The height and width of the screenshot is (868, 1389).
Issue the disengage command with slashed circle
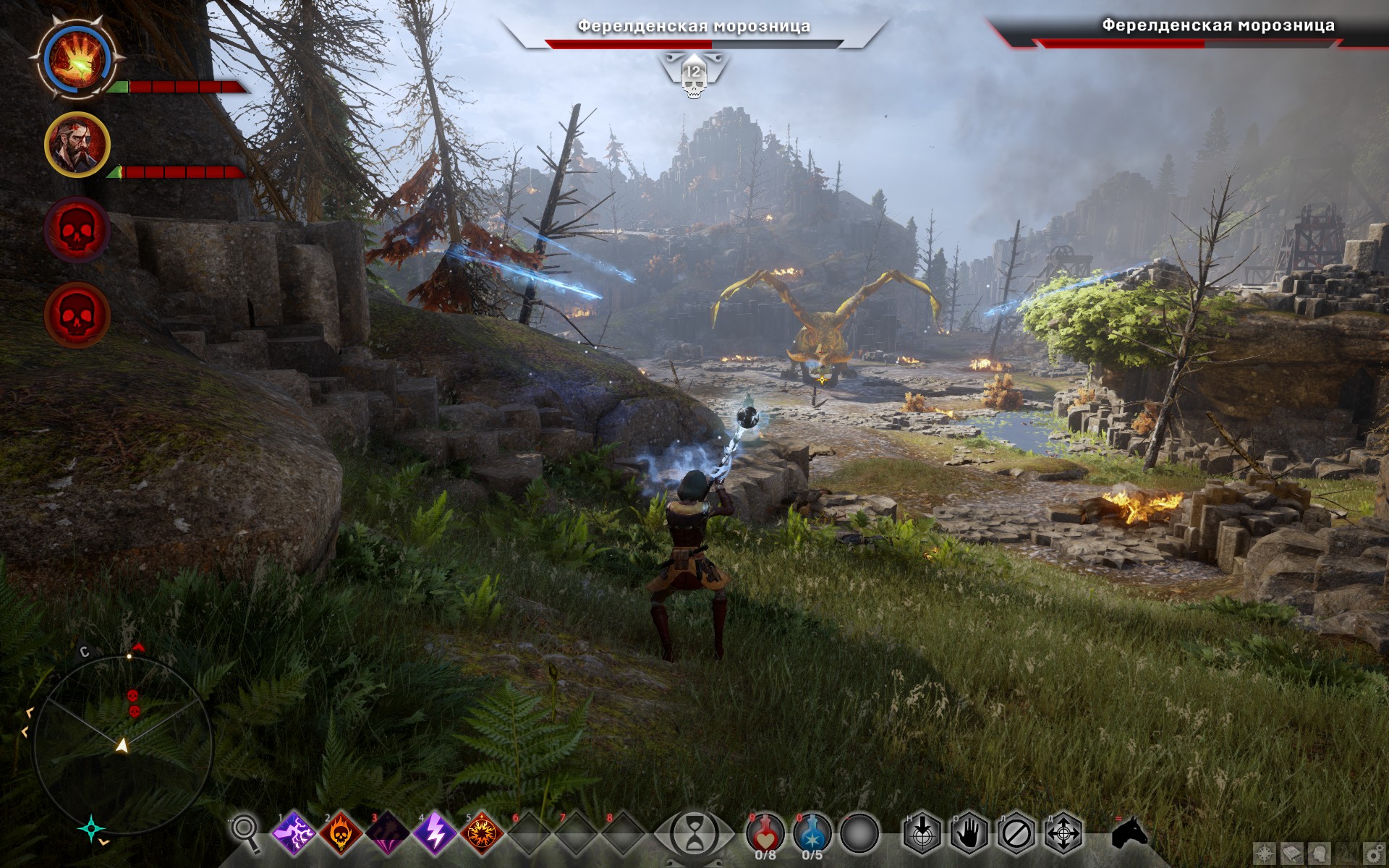point(1016,834)
